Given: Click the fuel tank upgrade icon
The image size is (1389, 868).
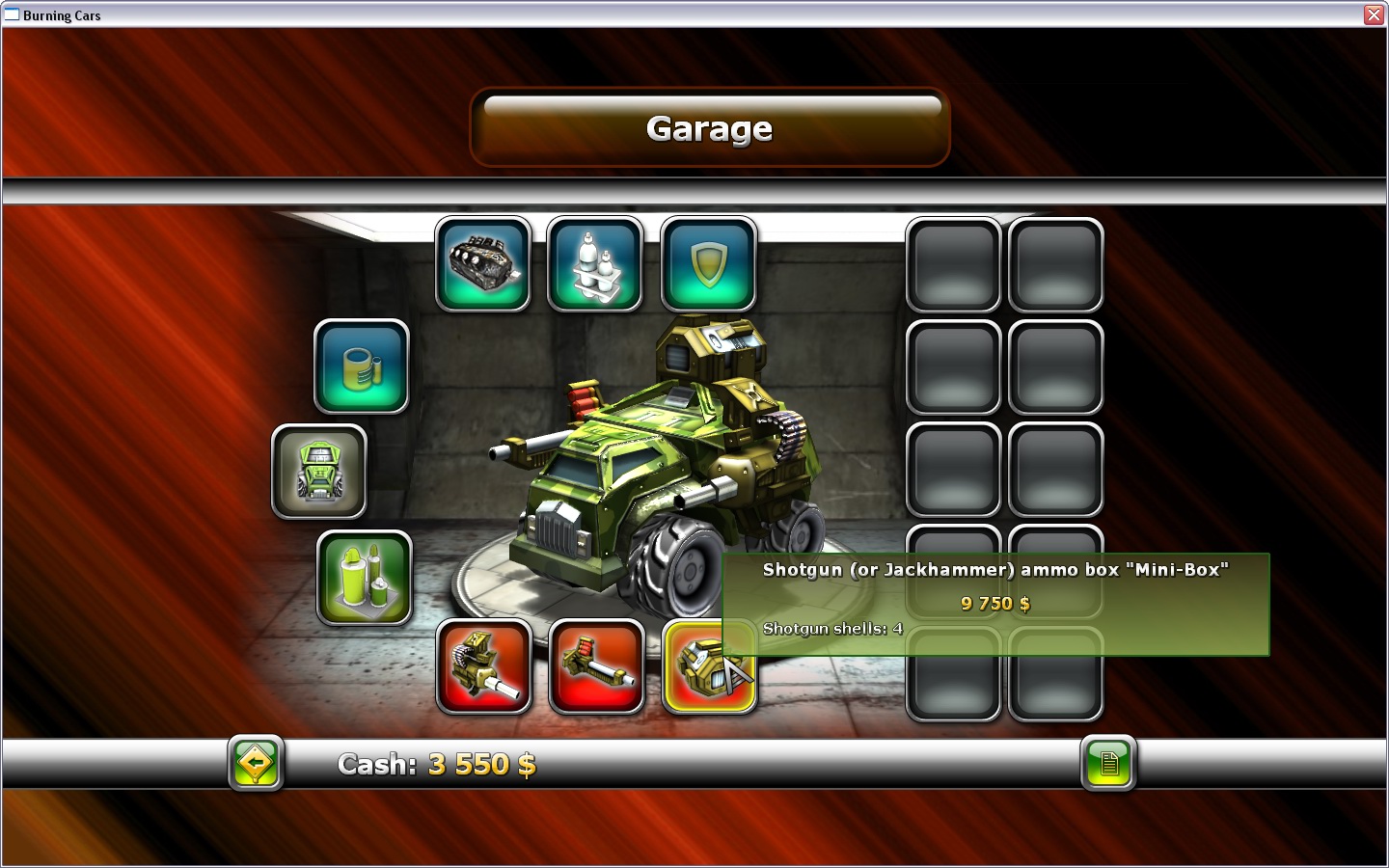Looking at the screenshot, I should pyautogui.click(x=361, y=367).
